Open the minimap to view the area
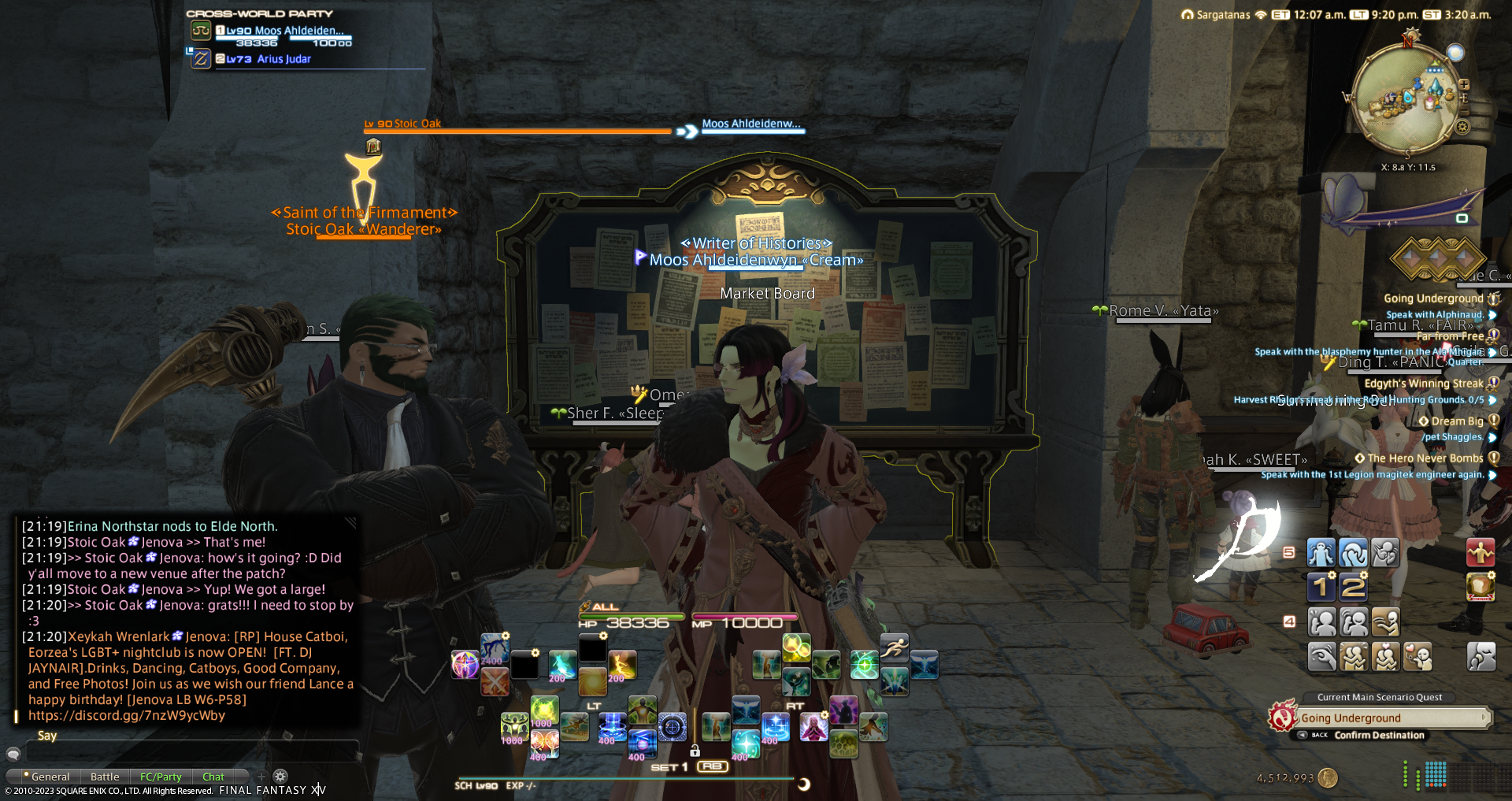Viewport: 1512px width, 801px height. [x=1406, y=98]
